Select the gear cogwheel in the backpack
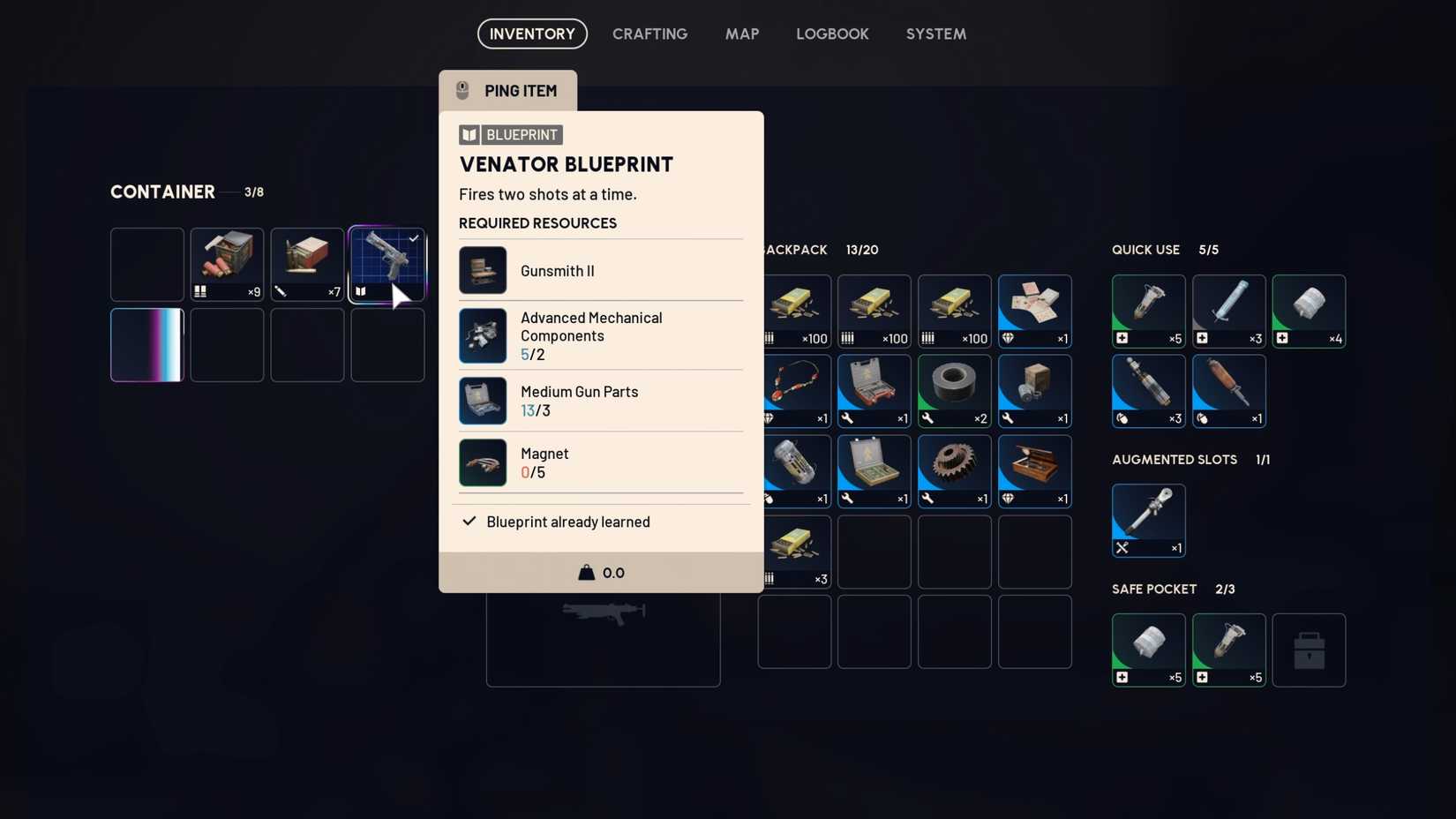 tap(954, 470)
